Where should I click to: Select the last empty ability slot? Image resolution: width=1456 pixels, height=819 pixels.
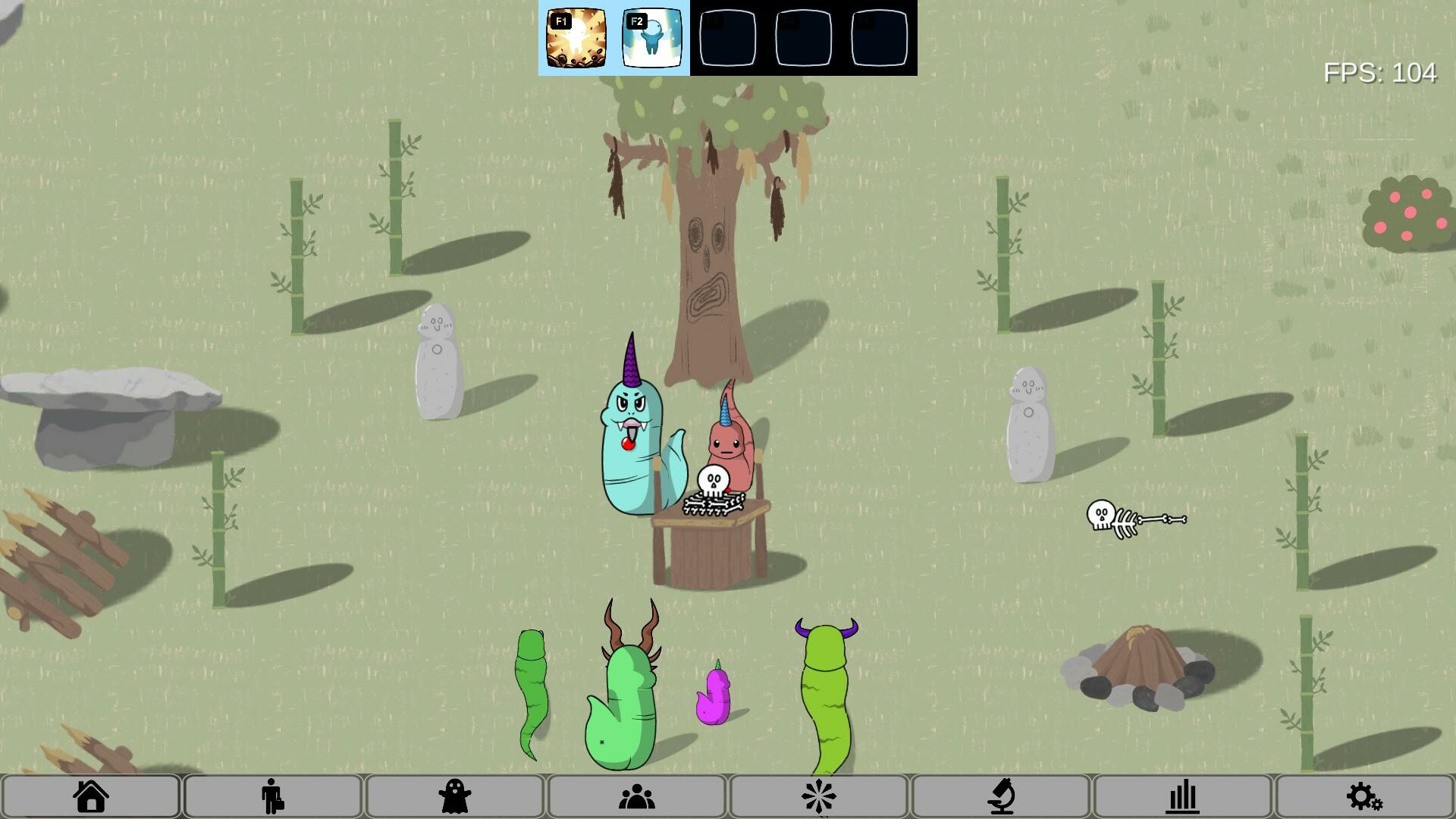(x=879, y=38)
